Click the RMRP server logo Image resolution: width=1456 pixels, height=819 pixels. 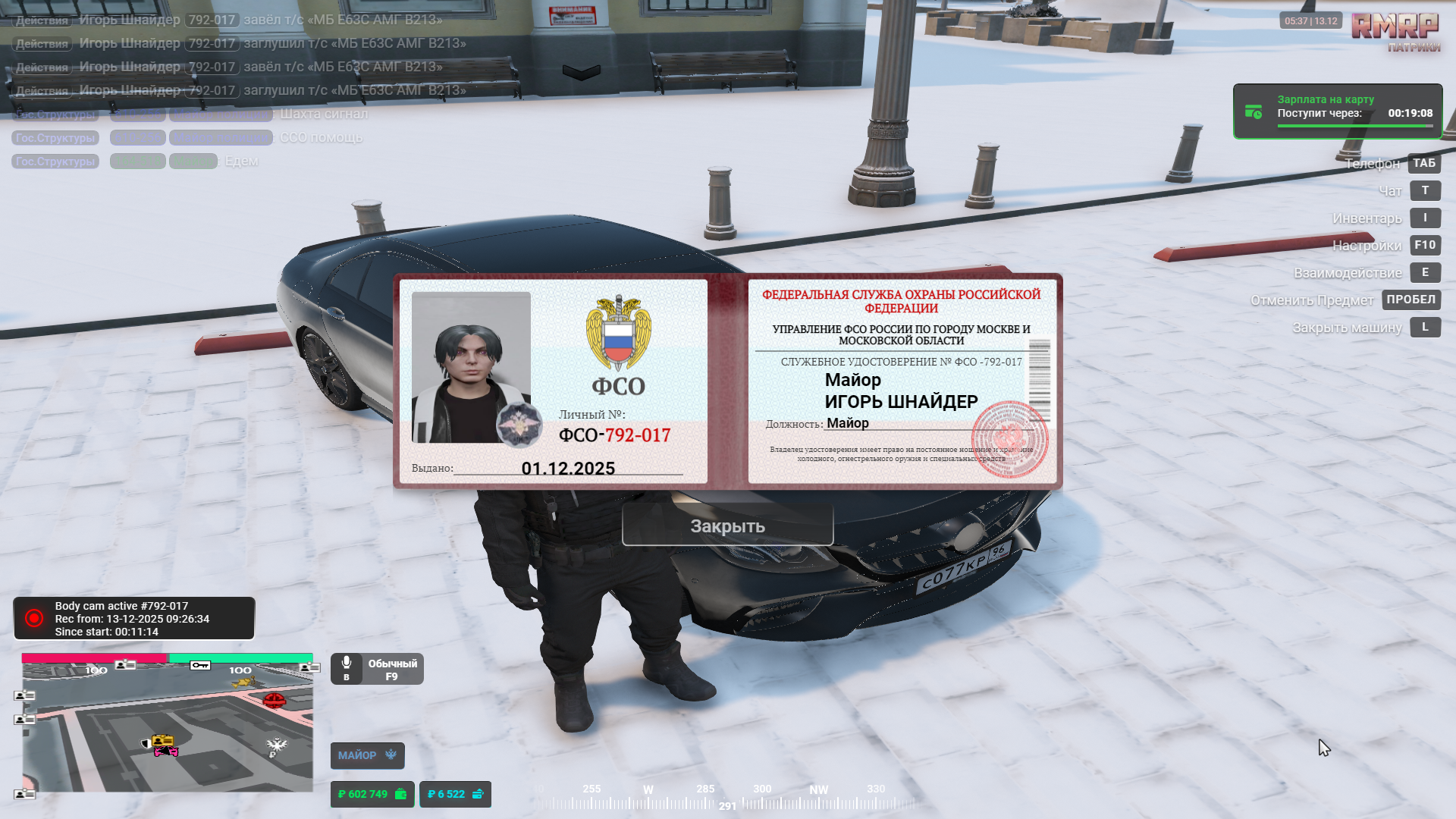(x=1395, y=29)
